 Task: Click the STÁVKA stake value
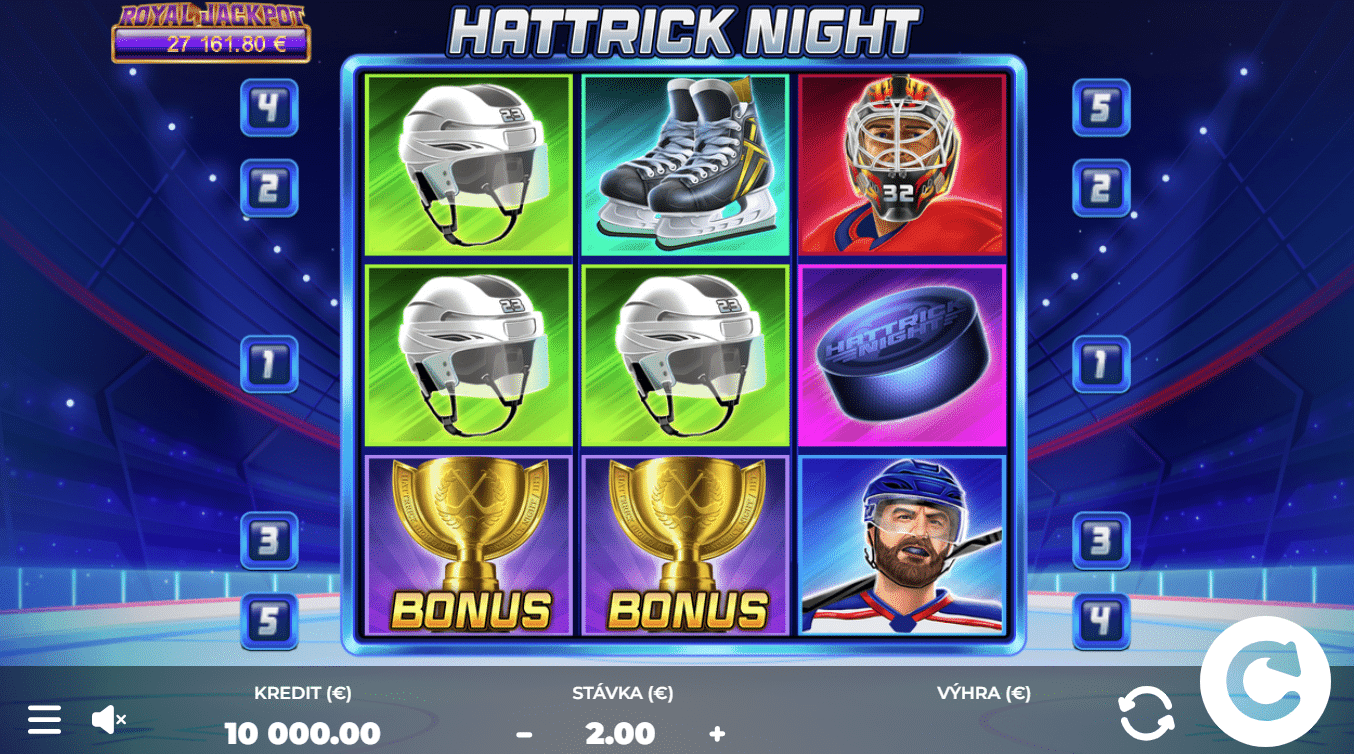pyautogui.click(x=618, y=733)
